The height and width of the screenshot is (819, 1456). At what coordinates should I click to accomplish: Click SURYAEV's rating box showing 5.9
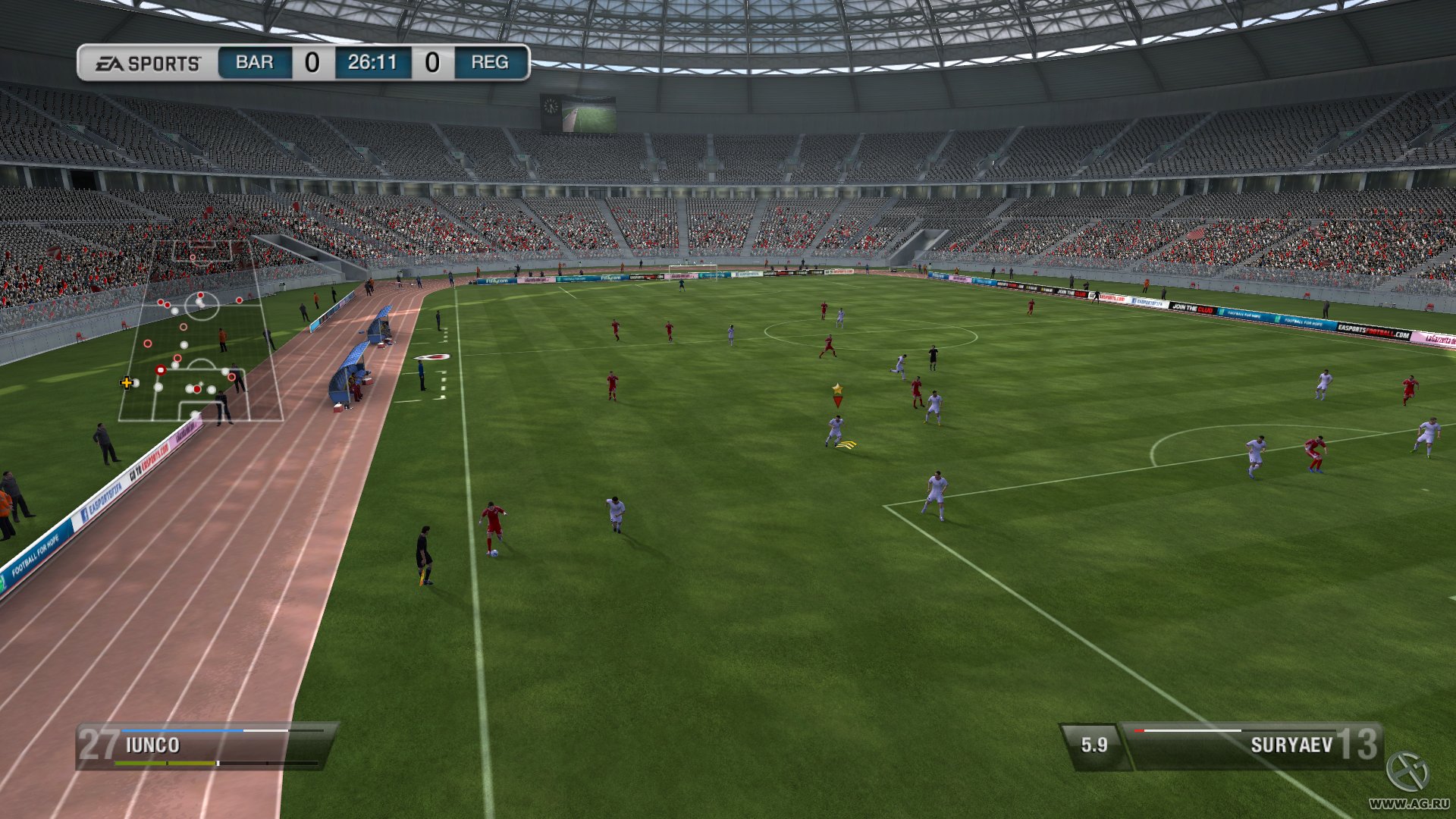1094,744
